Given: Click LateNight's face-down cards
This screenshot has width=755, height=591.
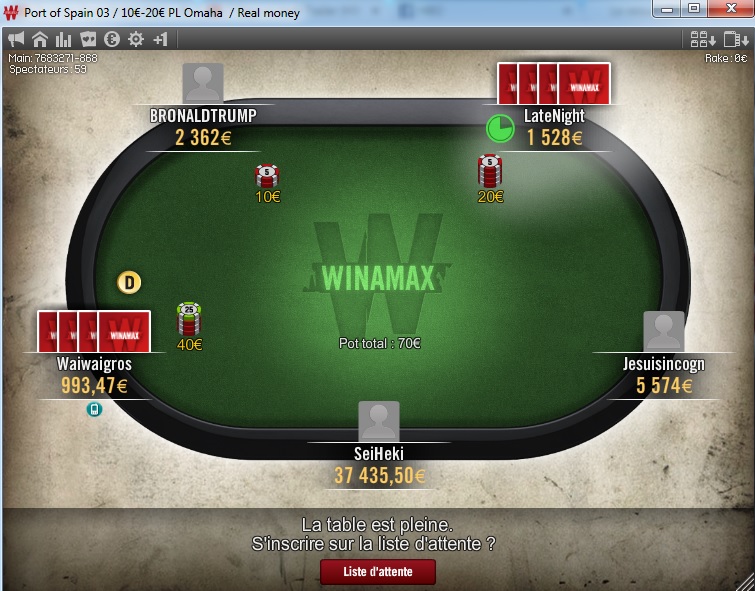Looking at the screenshot, I should coord(554,84).
